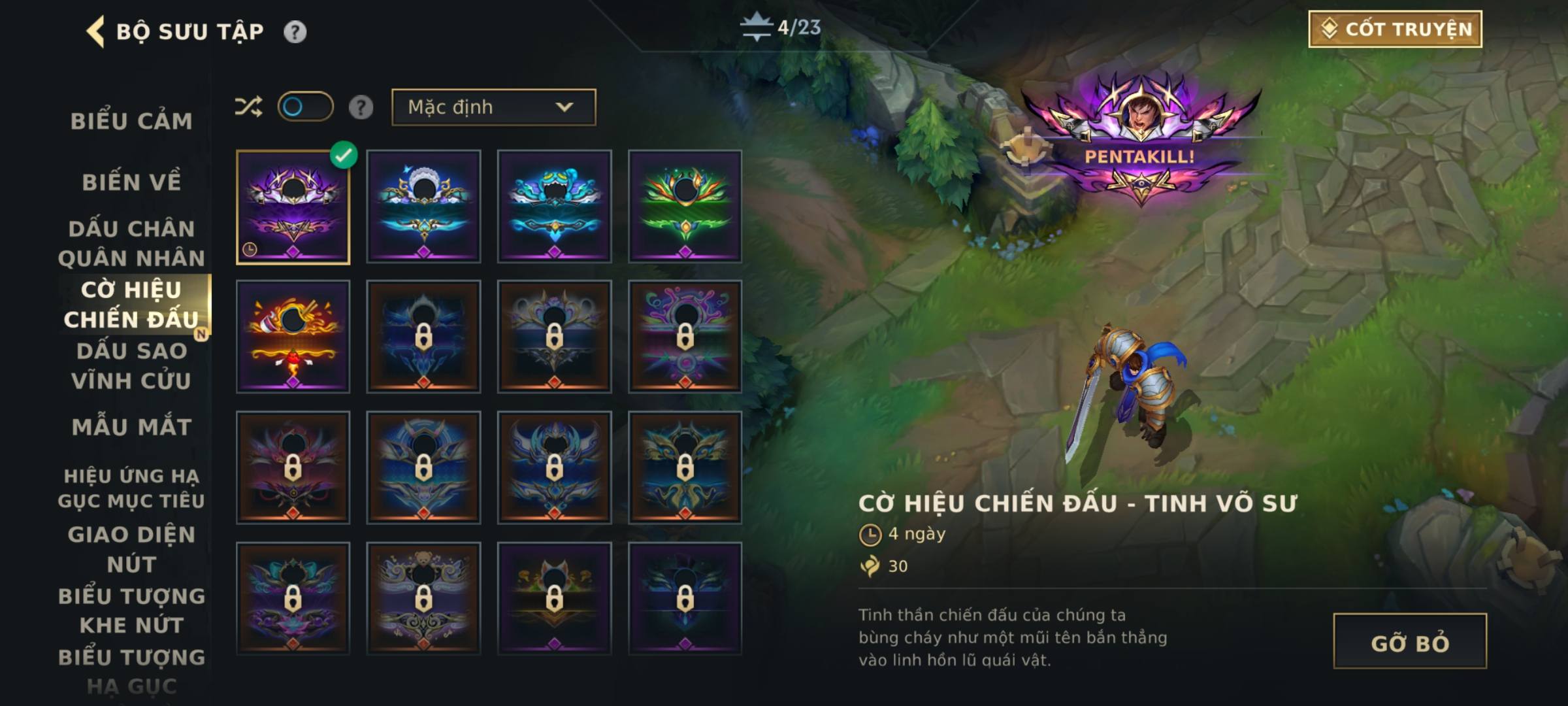This screenshot has height=706, width=1568.
Task: Open the Cốt Truyện button
Action: pos(1395,29)
